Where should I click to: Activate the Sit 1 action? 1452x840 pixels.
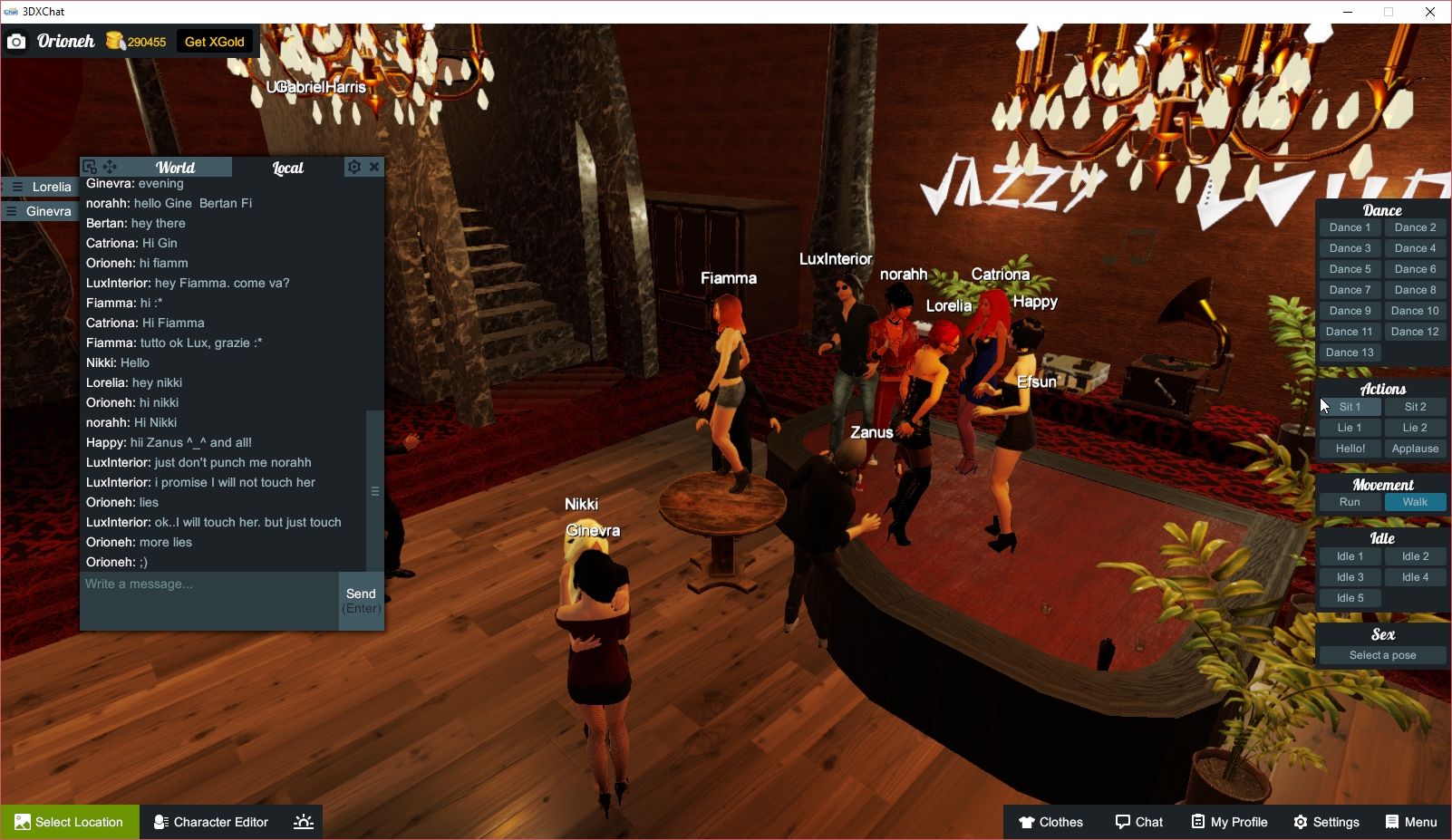click(x=1350, y=407)
